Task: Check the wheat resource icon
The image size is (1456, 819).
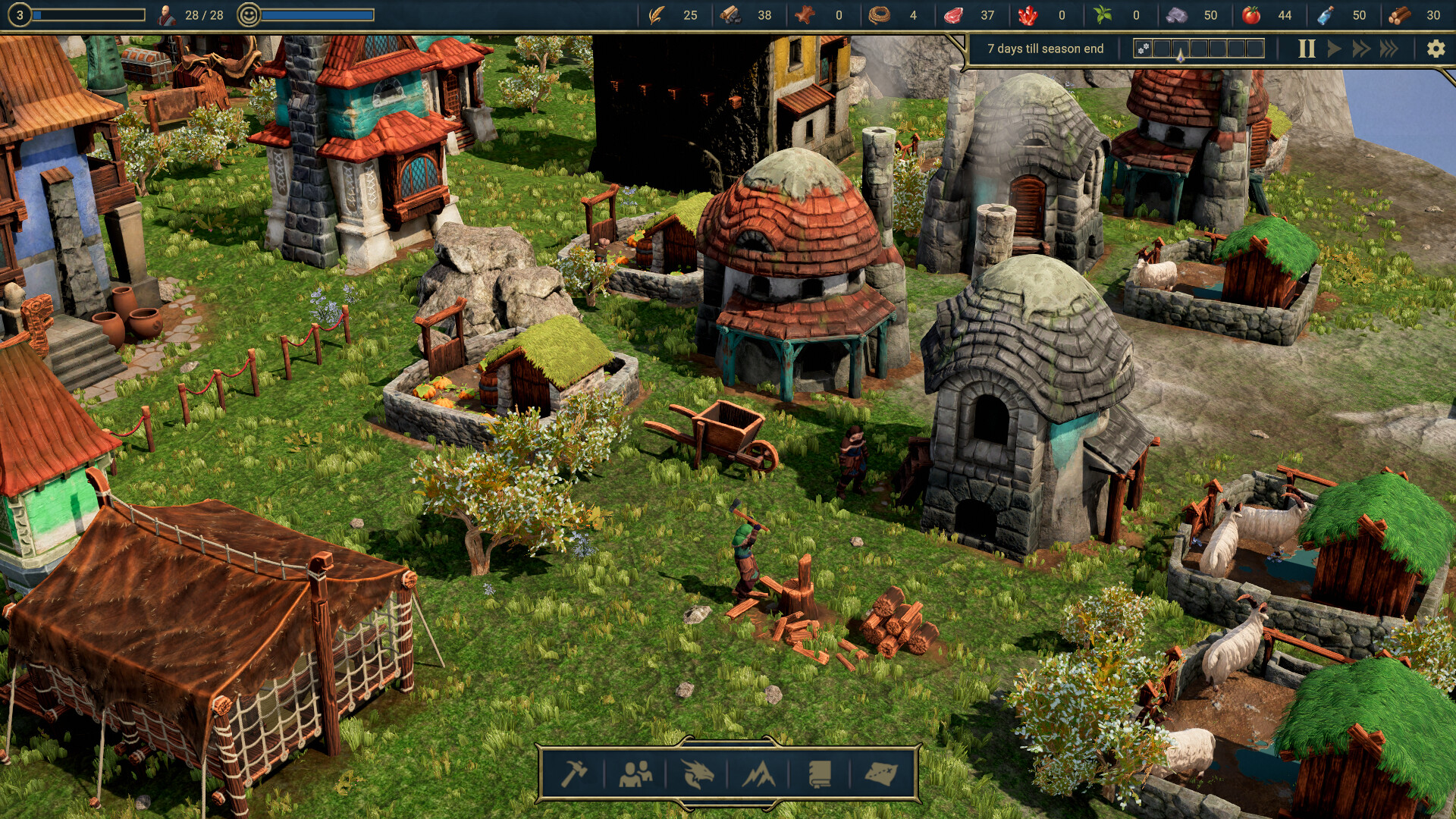Action: 657,14
